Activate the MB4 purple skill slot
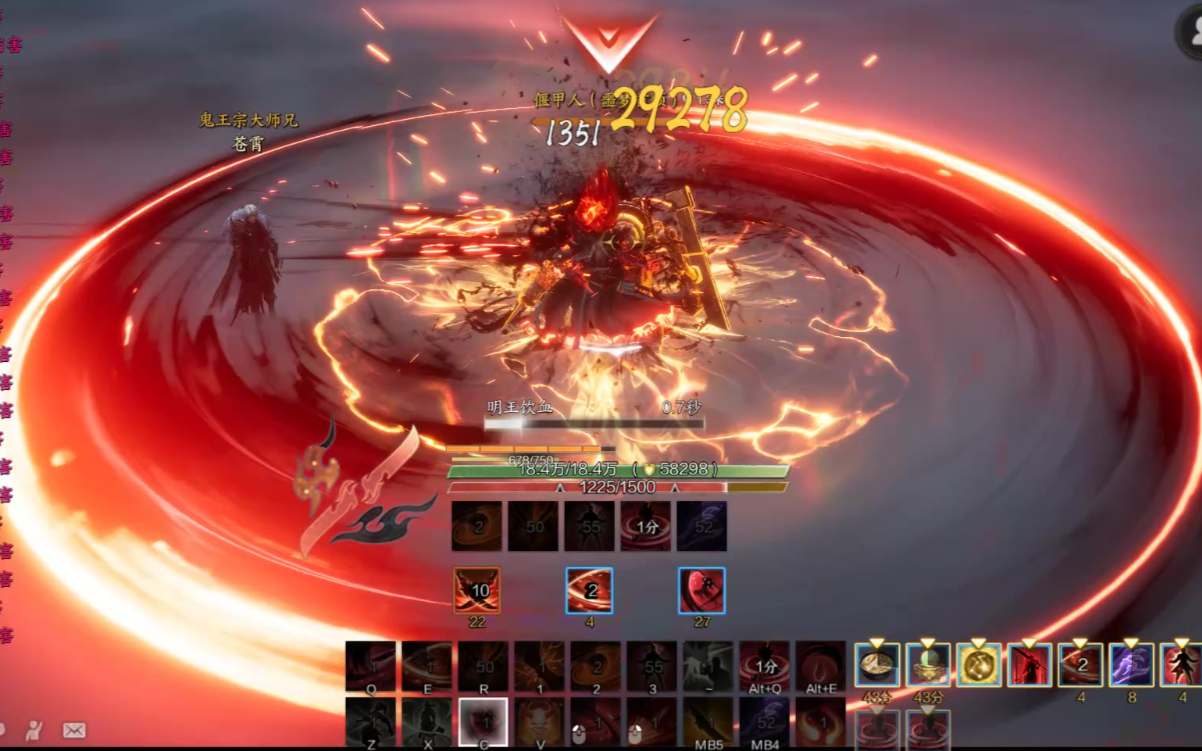This screenshot has width=1202, height=751. (765, 722)
